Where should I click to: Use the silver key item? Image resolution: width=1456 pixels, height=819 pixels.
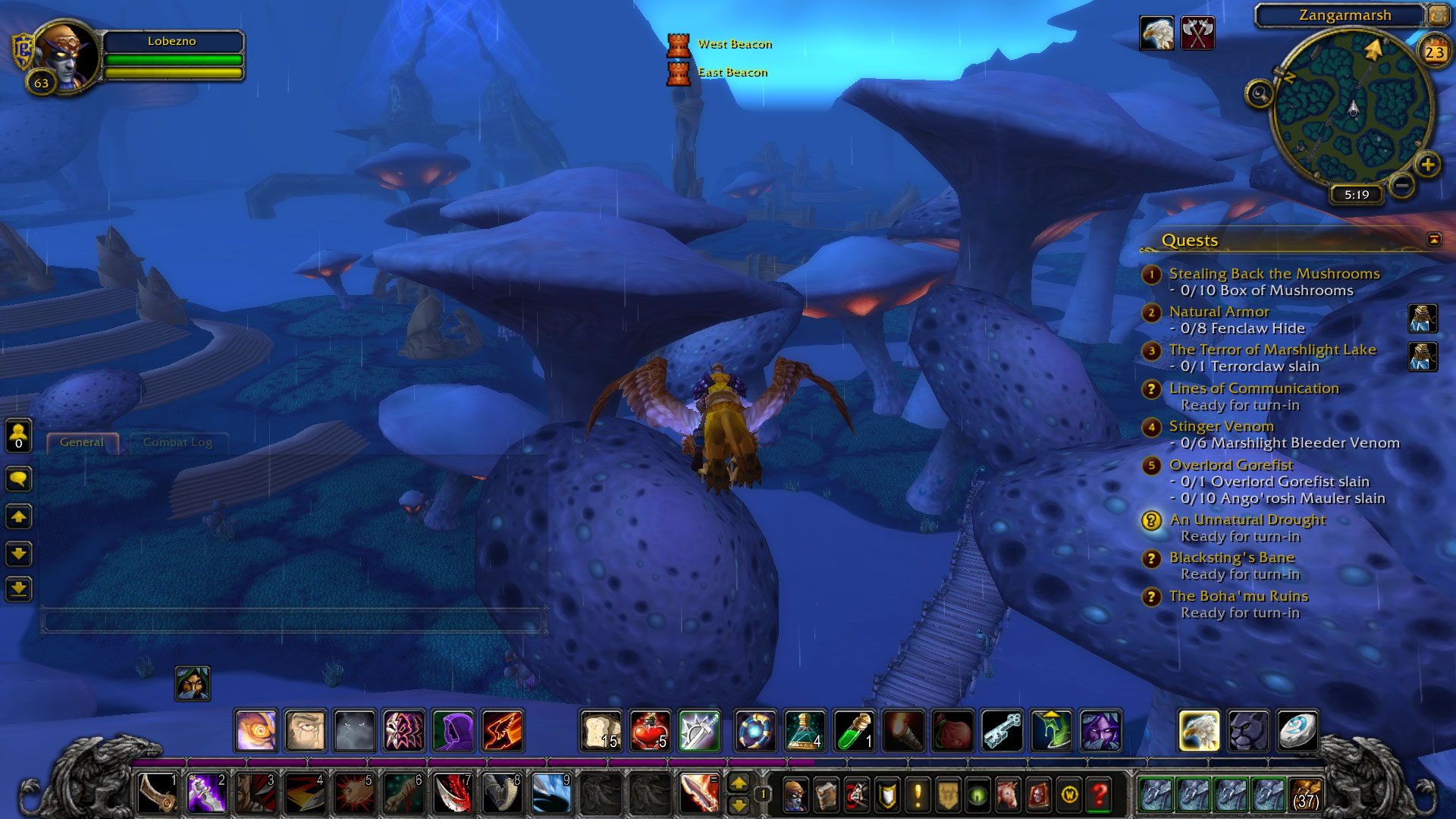(x=1002, y=731)
